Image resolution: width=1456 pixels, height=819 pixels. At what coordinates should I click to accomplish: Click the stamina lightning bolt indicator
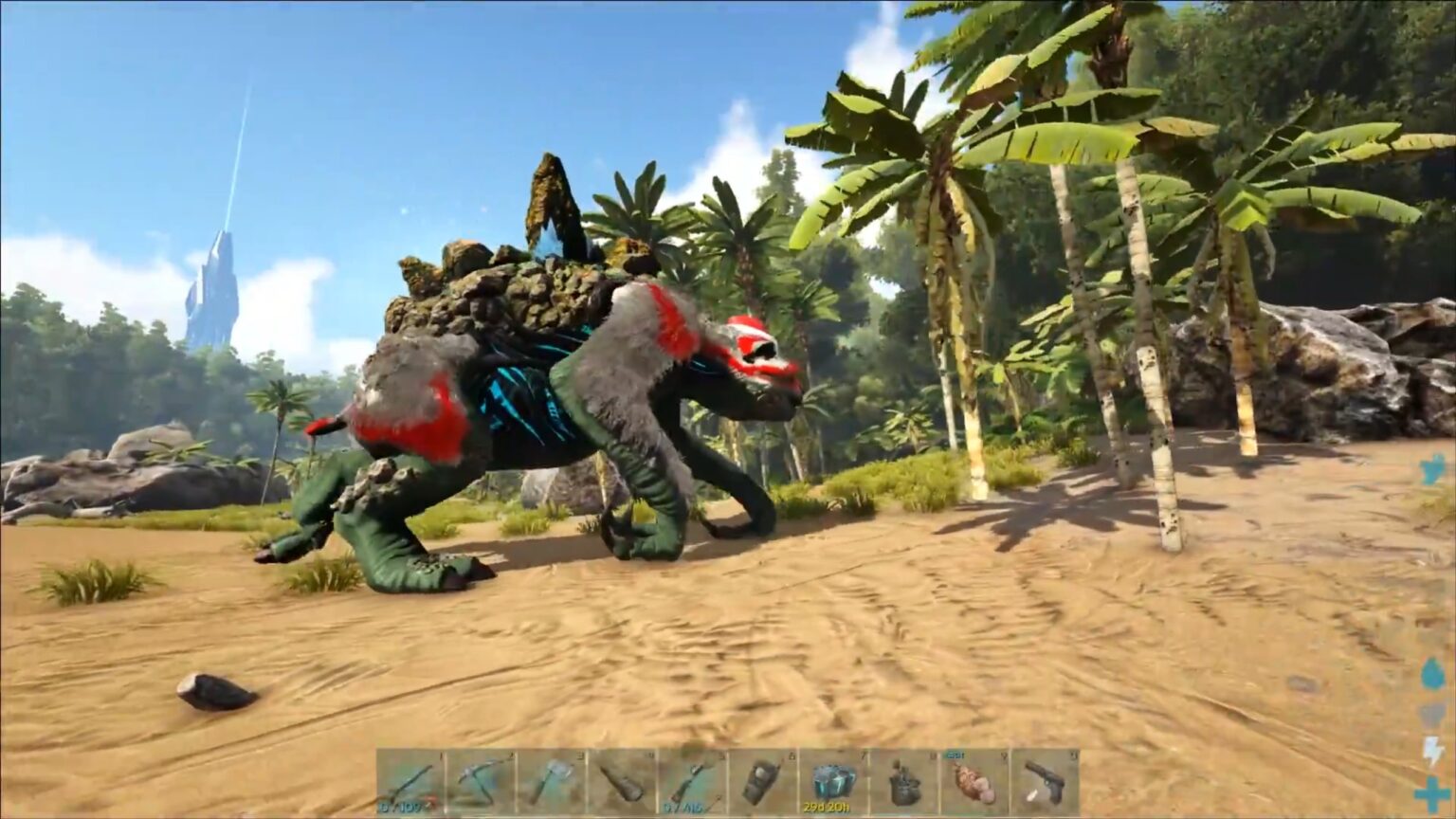point(1431,749)
